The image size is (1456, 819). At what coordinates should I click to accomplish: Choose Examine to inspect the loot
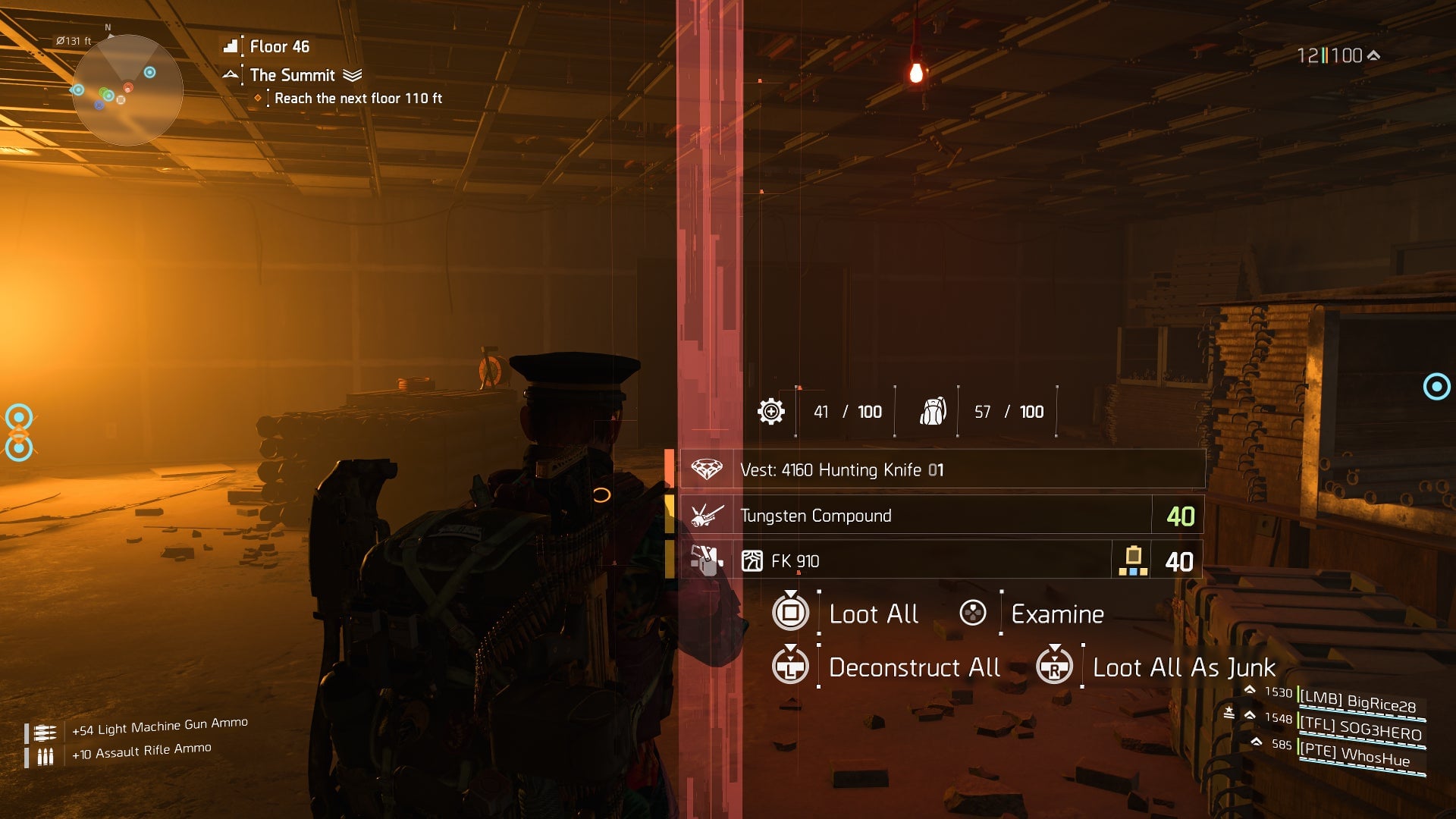[x=1057, y=613]
